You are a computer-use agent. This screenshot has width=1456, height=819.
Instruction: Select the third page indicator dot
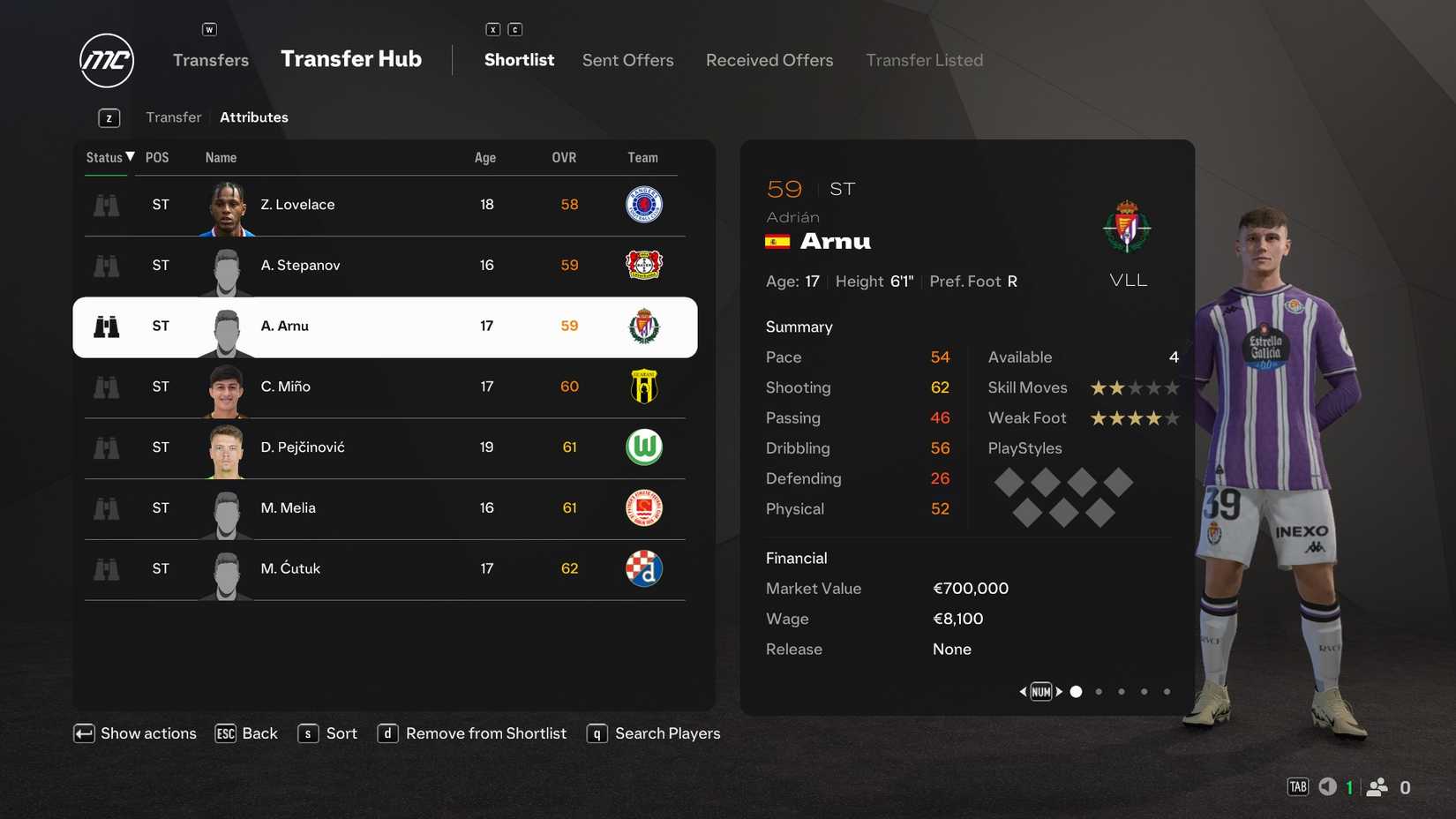1122,692
